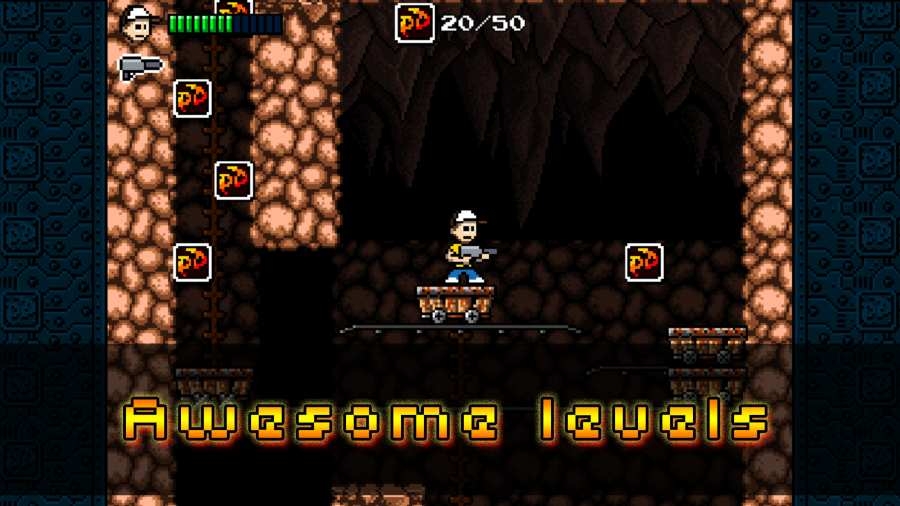Click the token icon beside 20/50 counter
The image size is (900, 506).
point(415,23)
